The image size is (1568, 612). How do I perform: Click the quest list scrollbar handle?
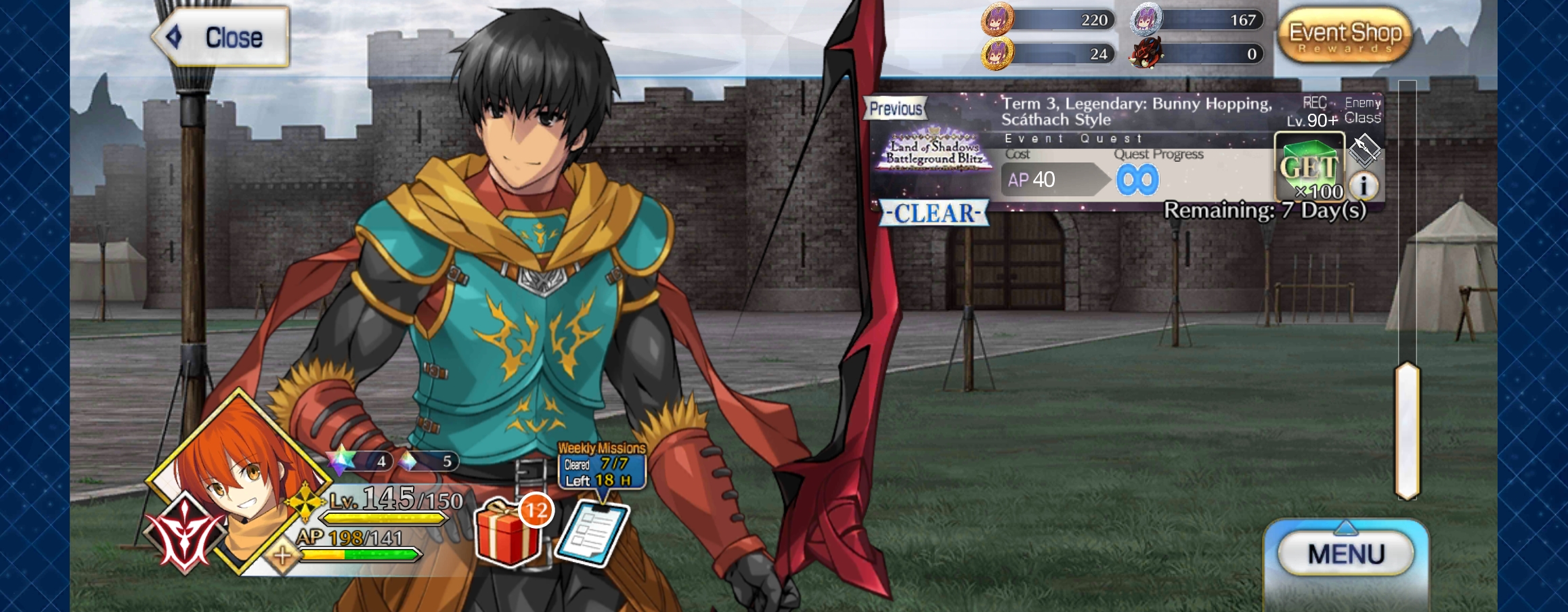tap(1407, 431)
